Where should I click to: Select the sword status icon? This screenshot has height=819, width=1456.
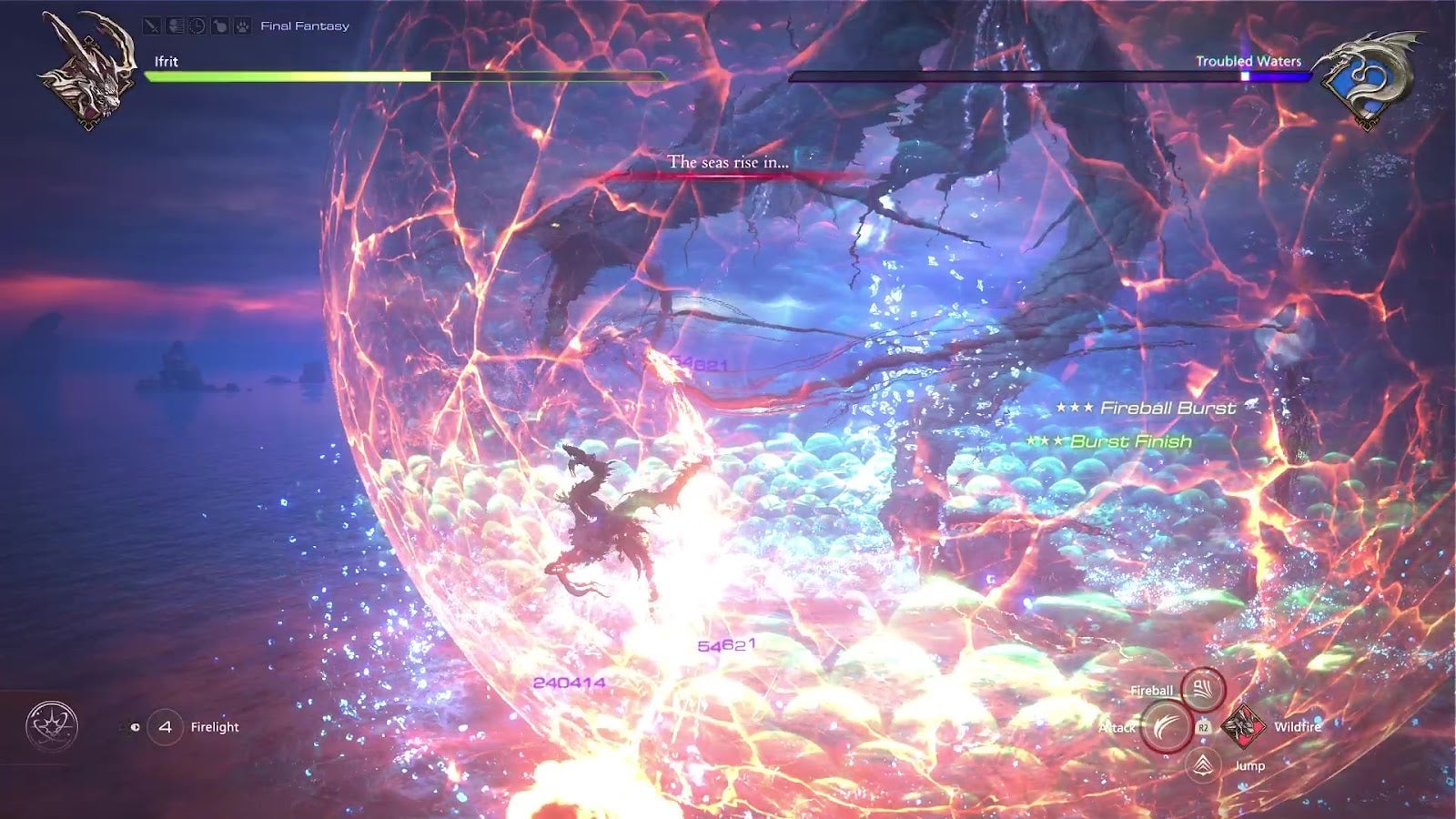tap(151, 25)
